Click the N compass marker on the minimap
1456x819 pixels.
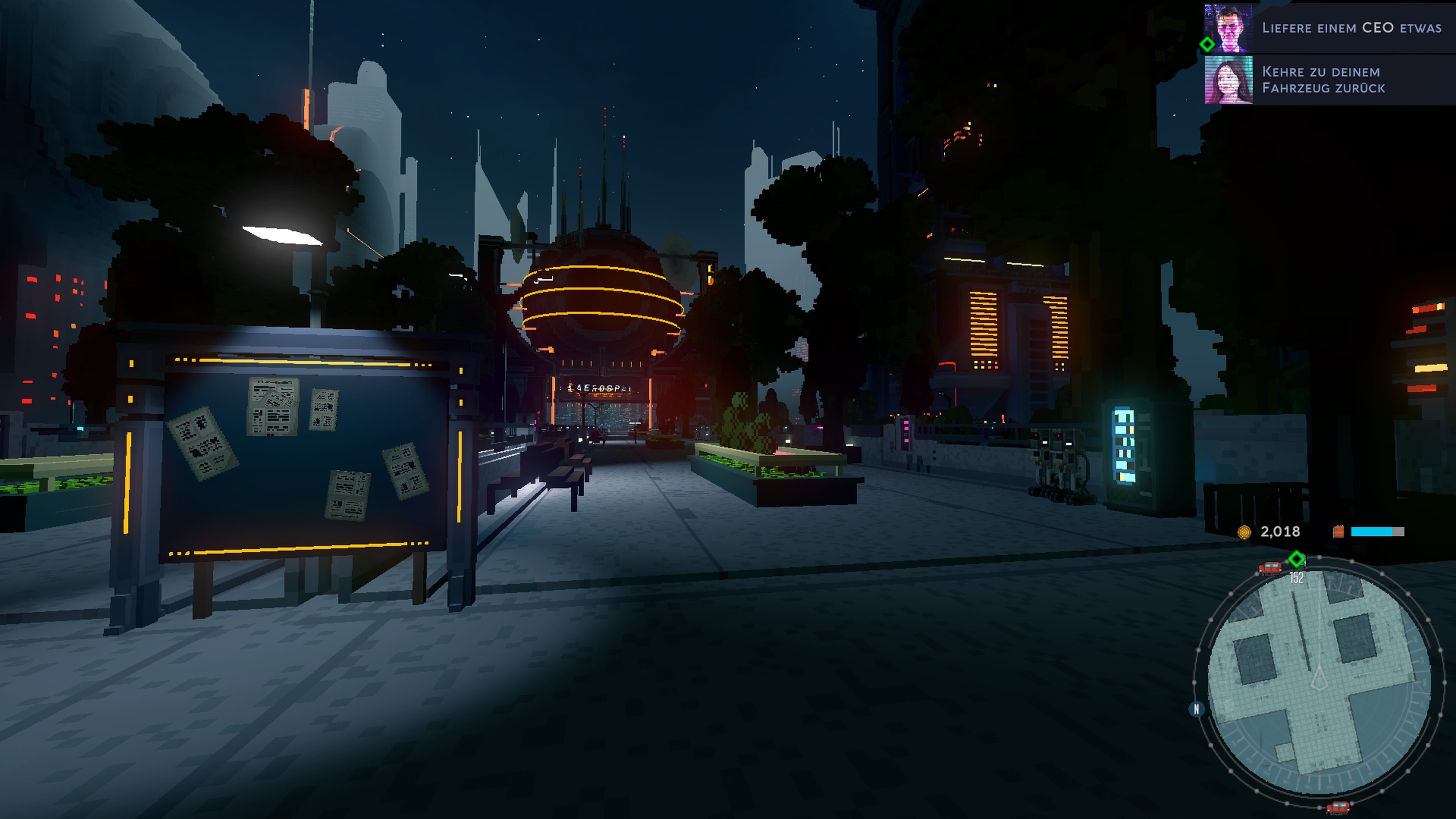point(1196,709)
